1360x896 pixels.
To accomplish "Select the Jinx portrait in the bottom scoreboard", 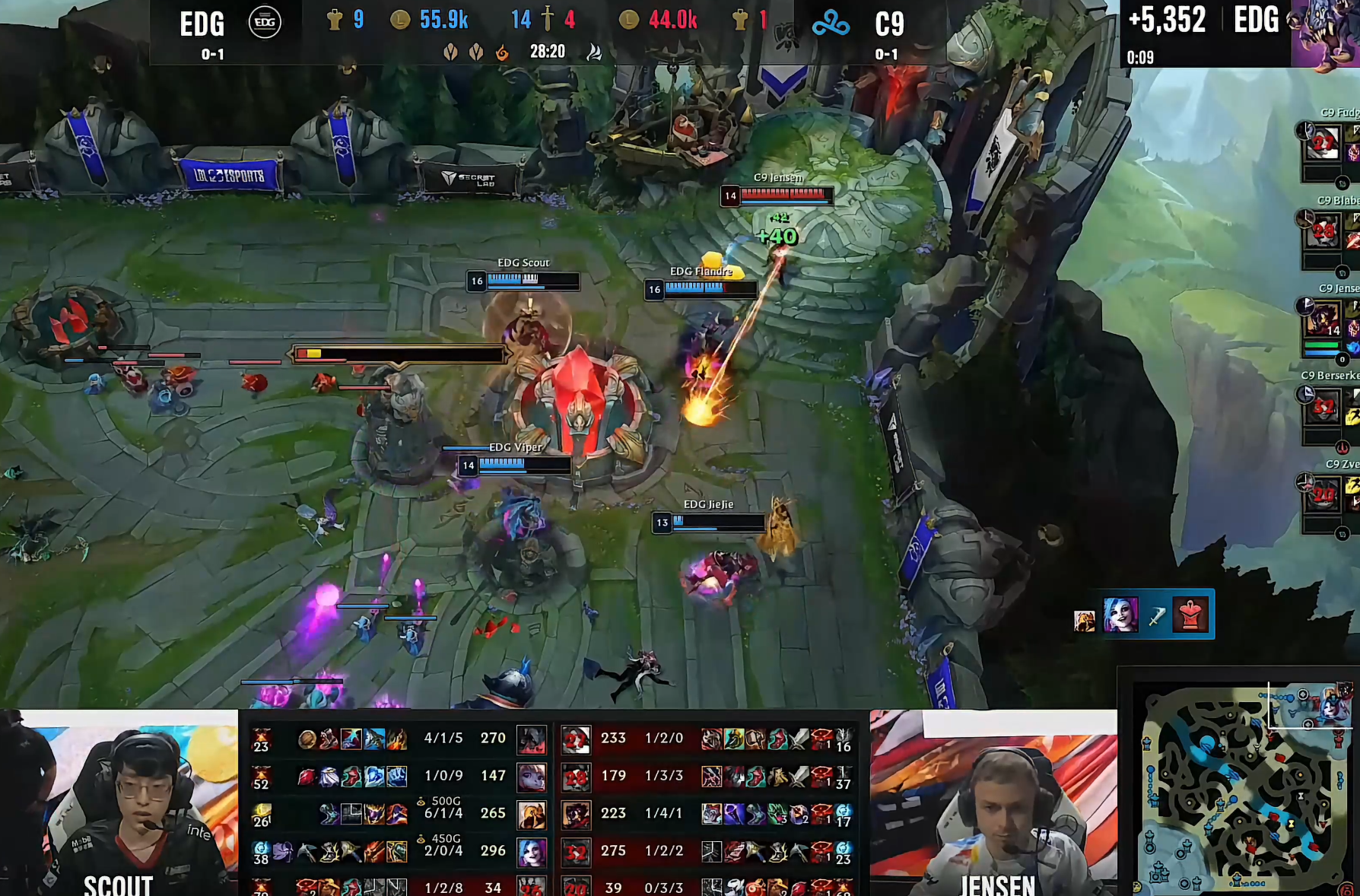I will coord(532,851).
